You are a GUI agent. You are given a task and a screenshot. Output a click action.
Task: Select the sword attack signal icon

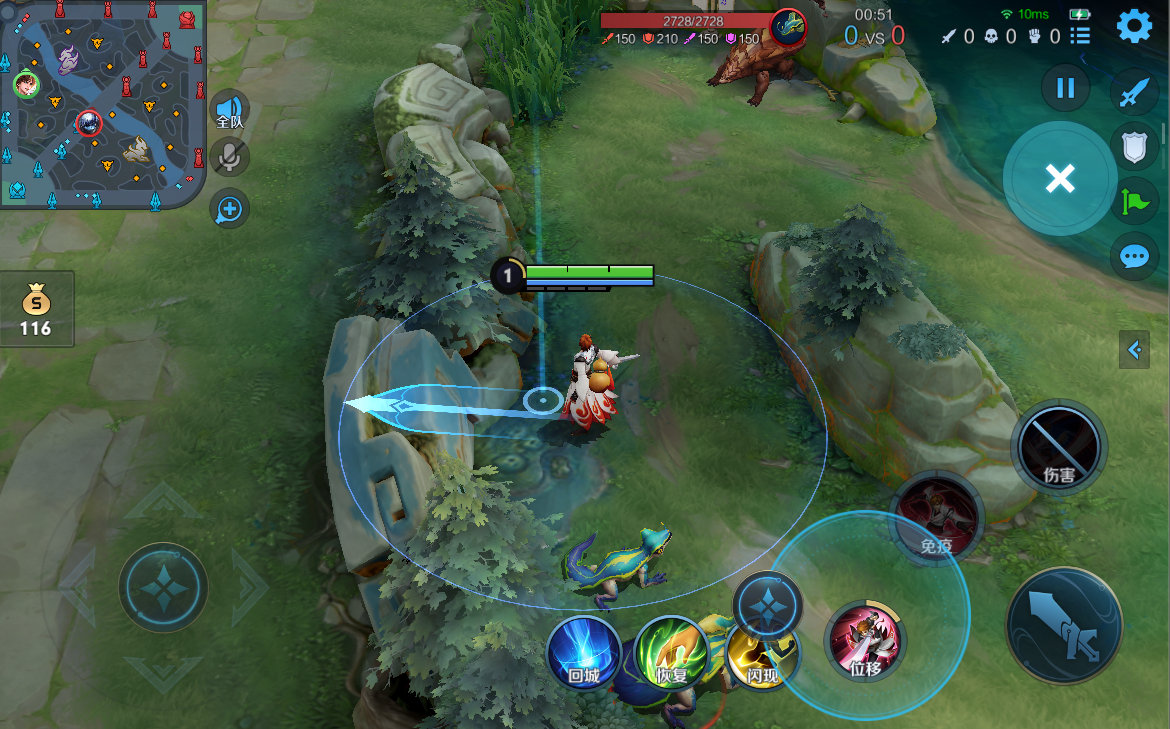(1134, 93)
